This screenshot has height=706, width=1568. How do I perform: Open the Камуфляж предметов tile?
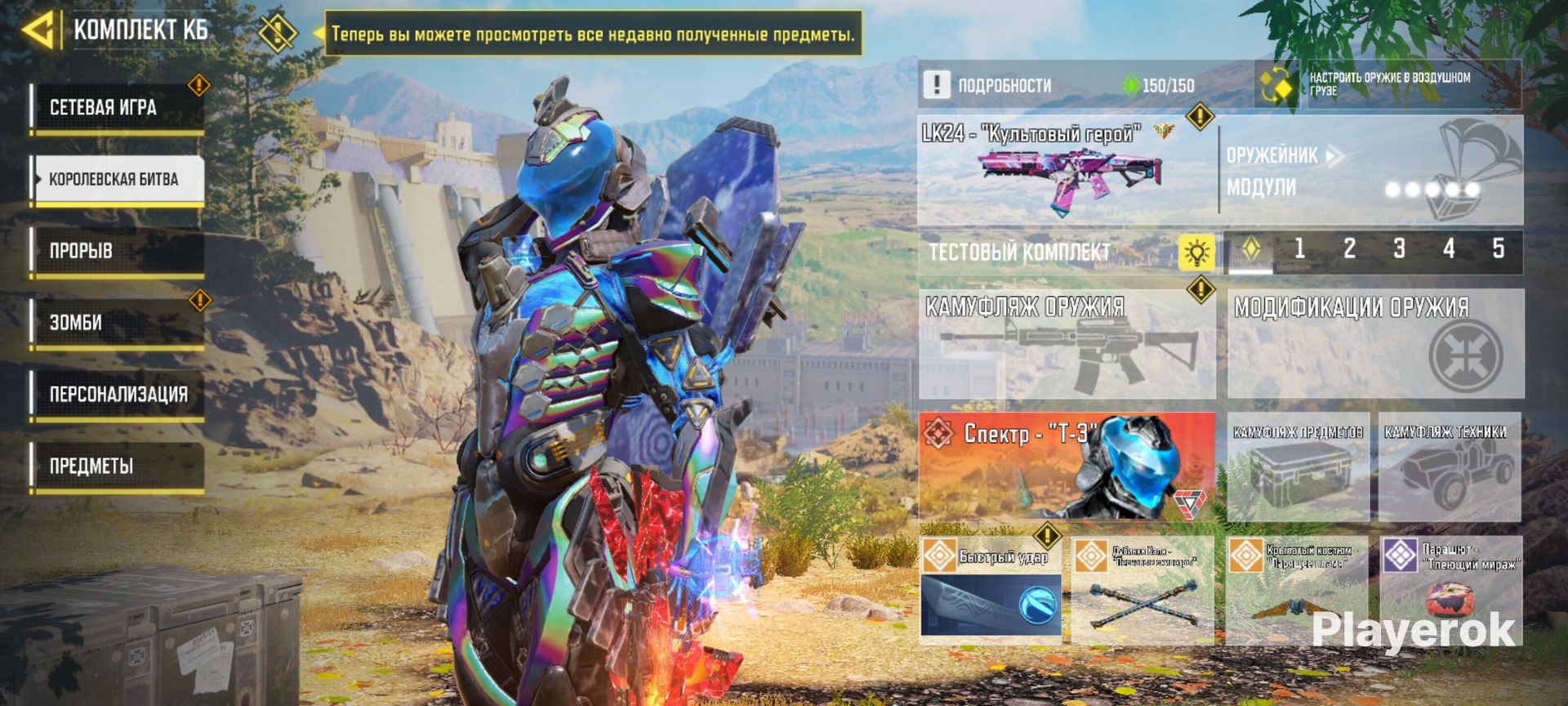click(1298, 467)
